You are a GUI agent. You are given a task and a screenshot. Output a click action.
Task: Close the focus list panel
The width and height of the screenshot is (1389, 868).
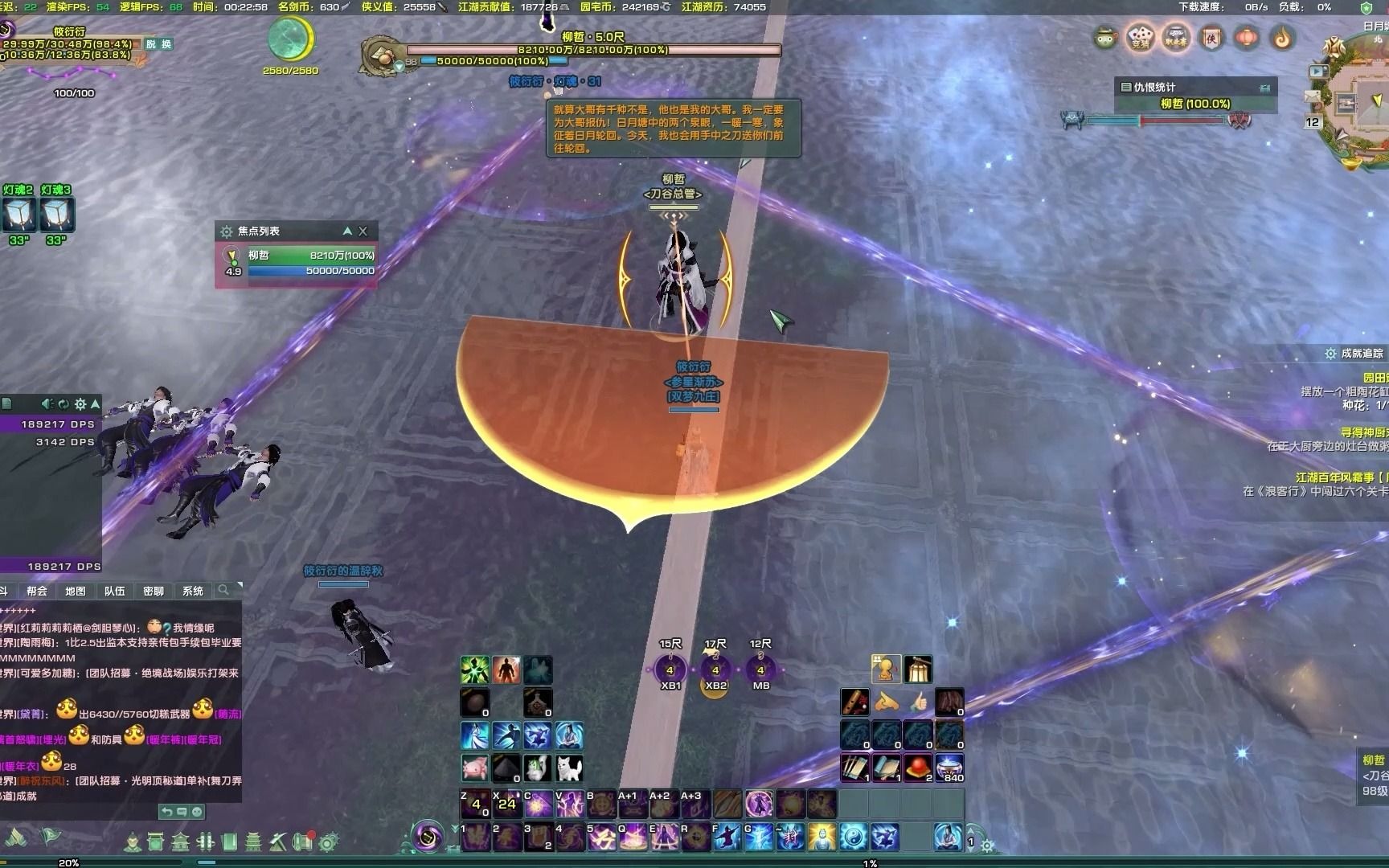click(363, 231)
